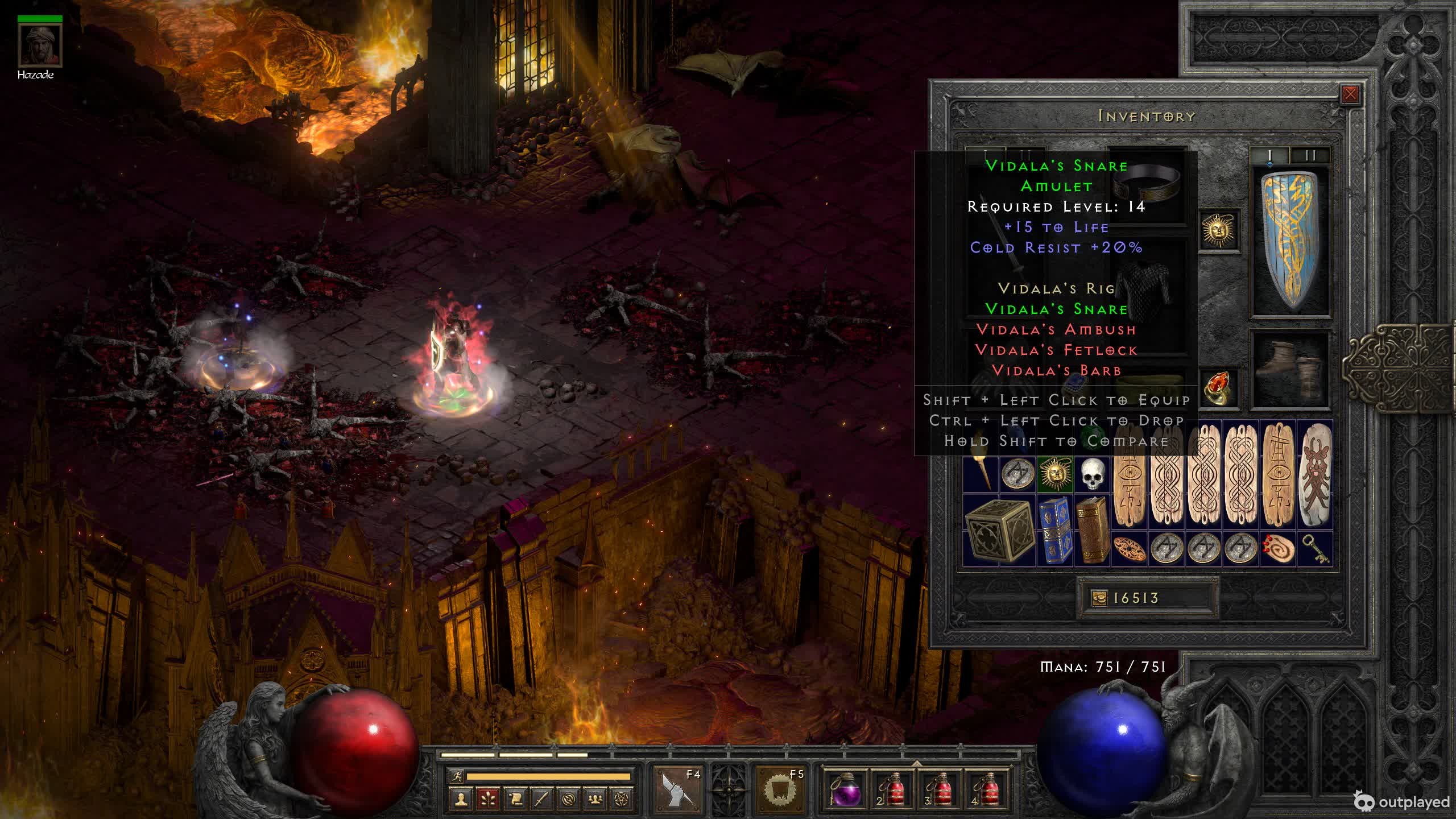Viewport: 1456px width, 819px height.
Task: Open the quest log scroll button
Action: [x=515, y=799]
